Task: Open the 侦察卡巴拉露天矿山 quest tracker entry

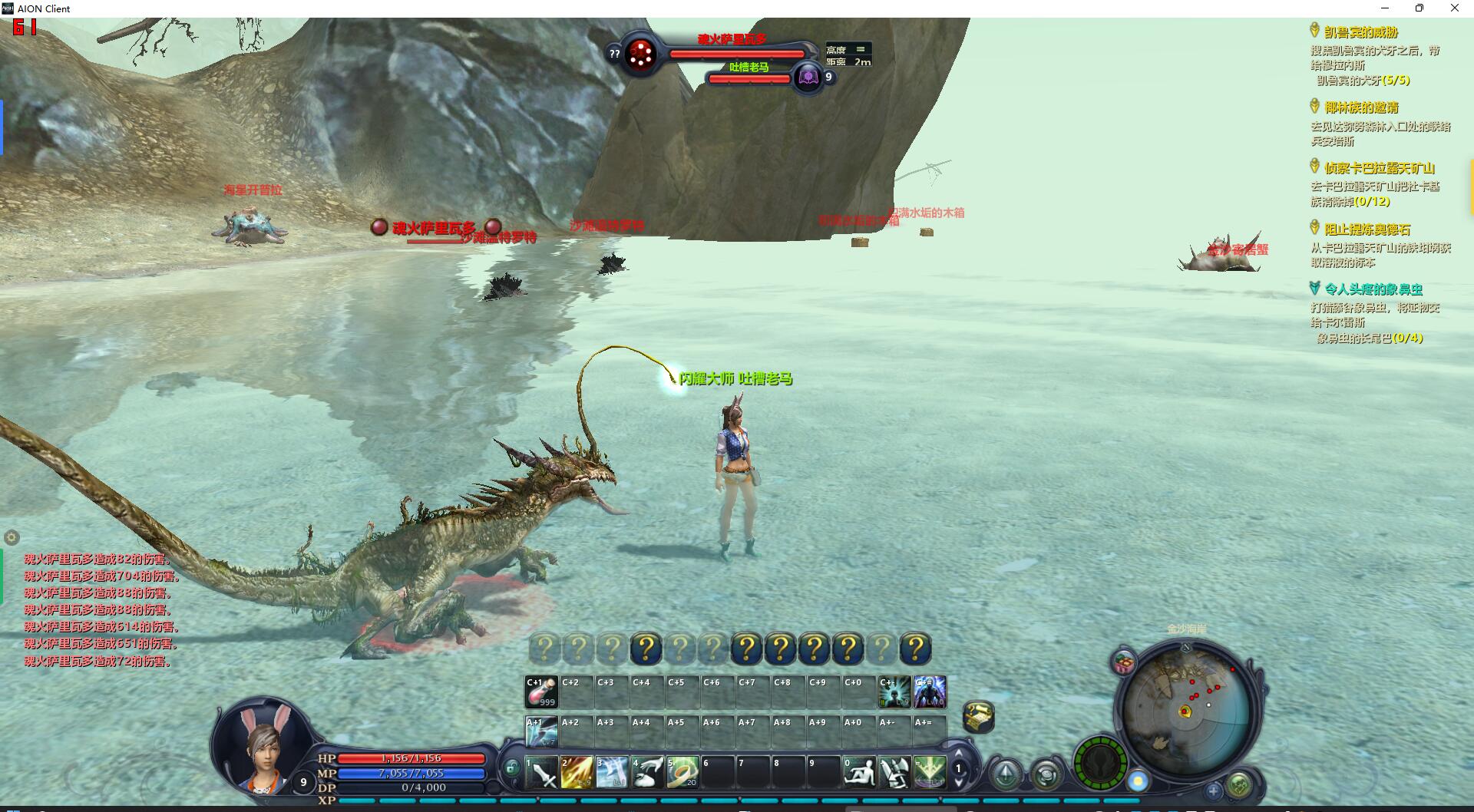Action: click(x=1379, y=168)
